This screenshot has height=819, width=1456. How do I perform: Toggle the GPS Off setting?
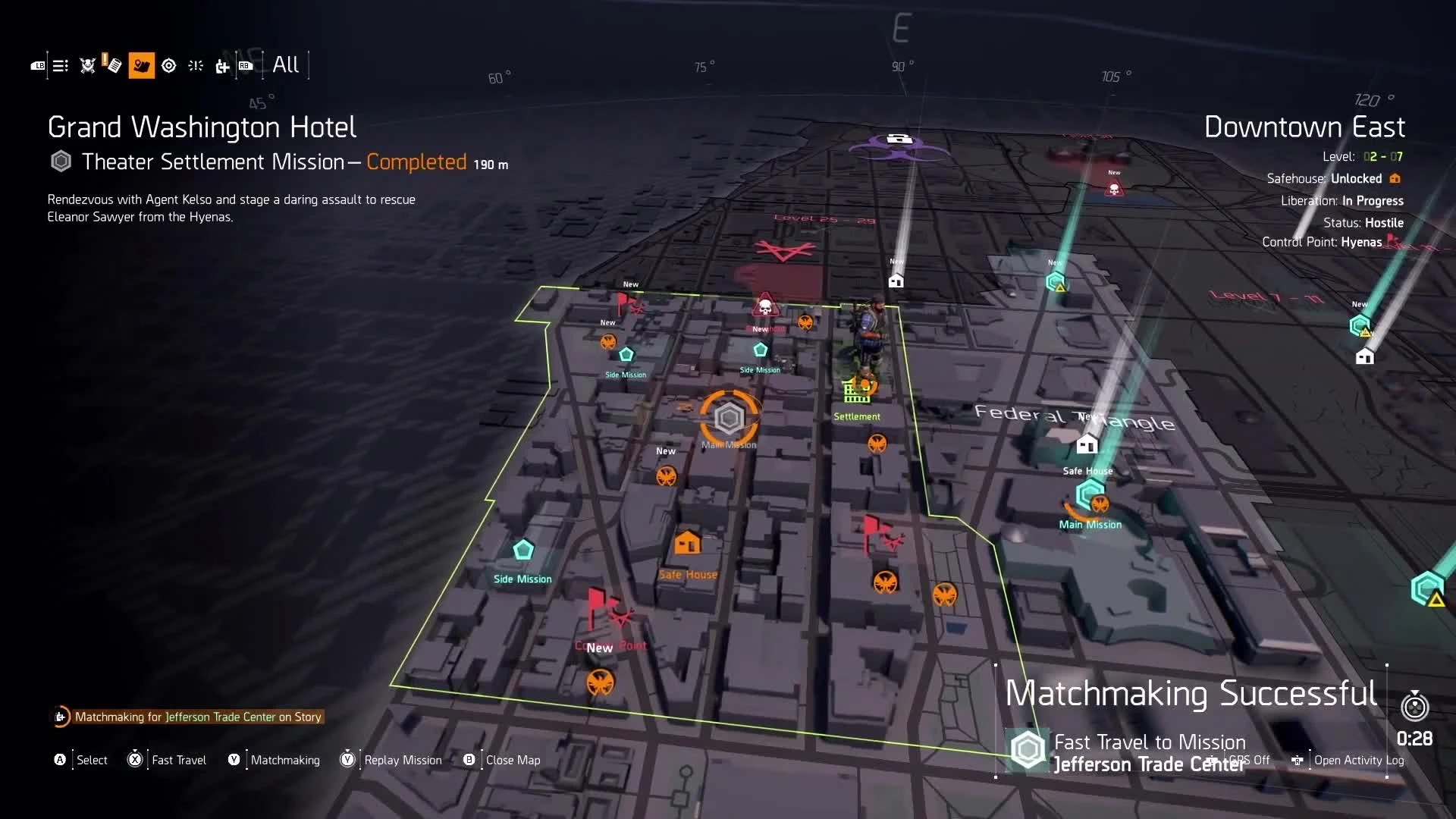1248,760
